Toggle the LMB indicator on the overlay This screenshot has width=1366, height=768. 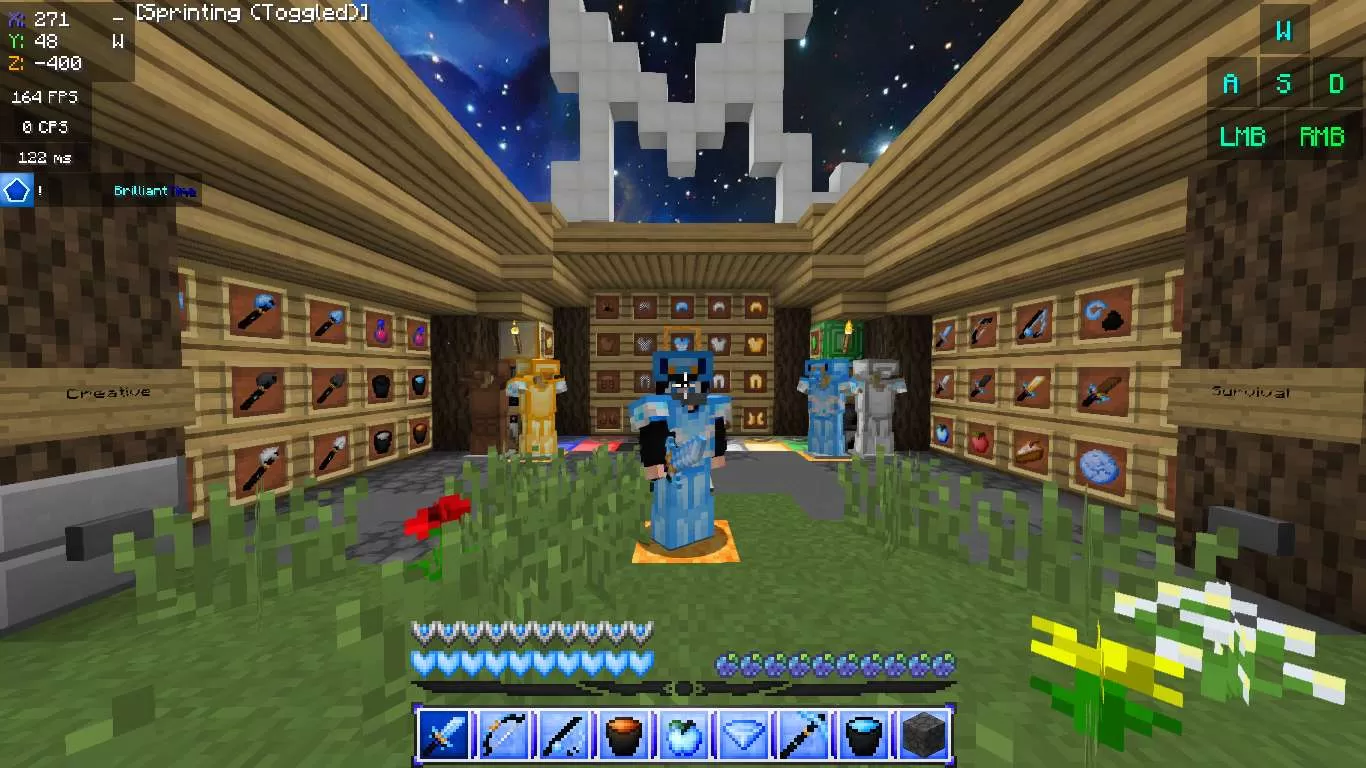tap(1242, 136)
